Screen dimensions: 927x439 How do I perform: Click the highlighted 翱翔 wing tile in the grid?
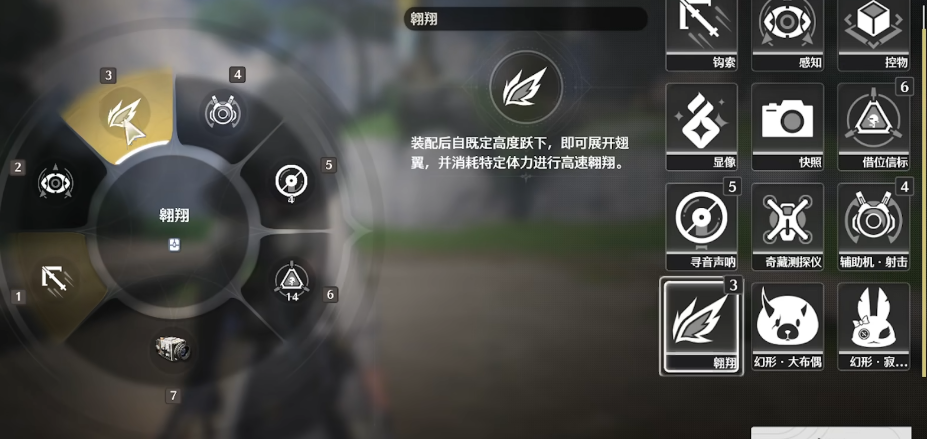[x=701, y=324]
